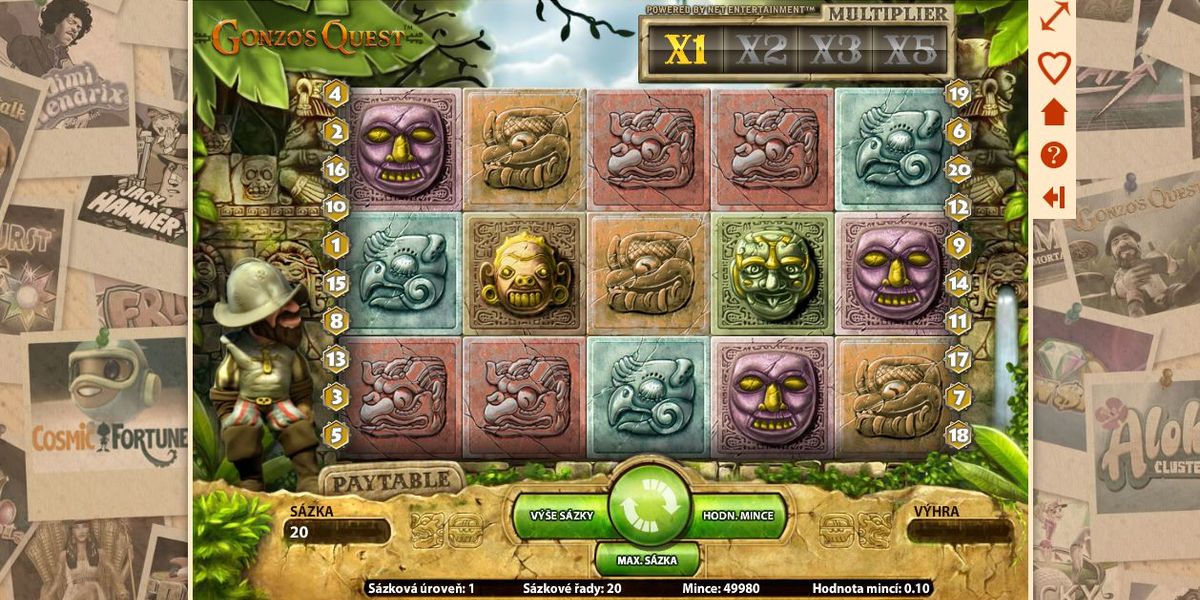Collapse the sidebar with the arrow icon
Image resolution: width=1200 pixels, height=600 pixels.
pyautogui.click(x=1054, y=197)
